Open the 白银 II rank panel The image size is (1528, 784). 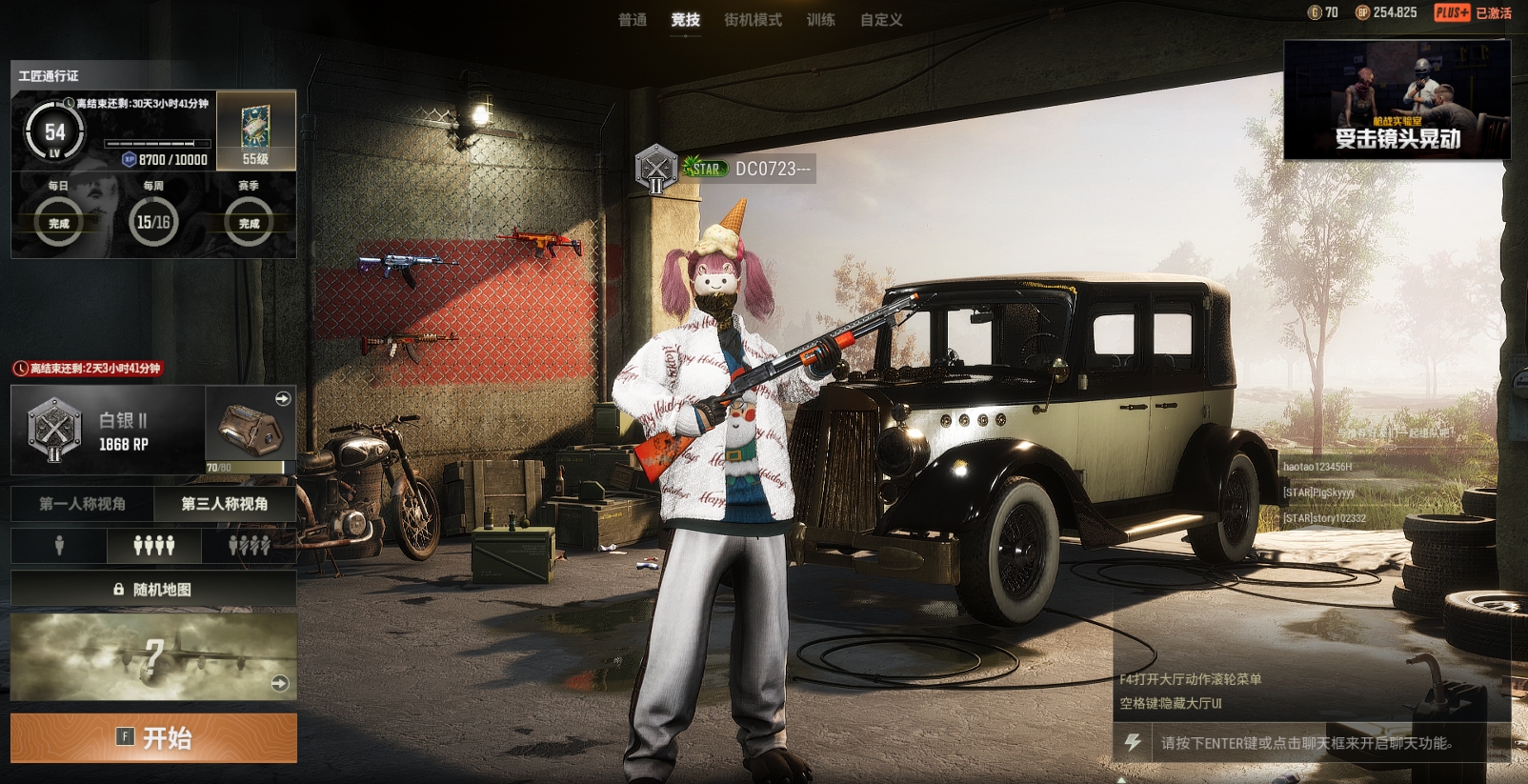[x=108, y=431]
